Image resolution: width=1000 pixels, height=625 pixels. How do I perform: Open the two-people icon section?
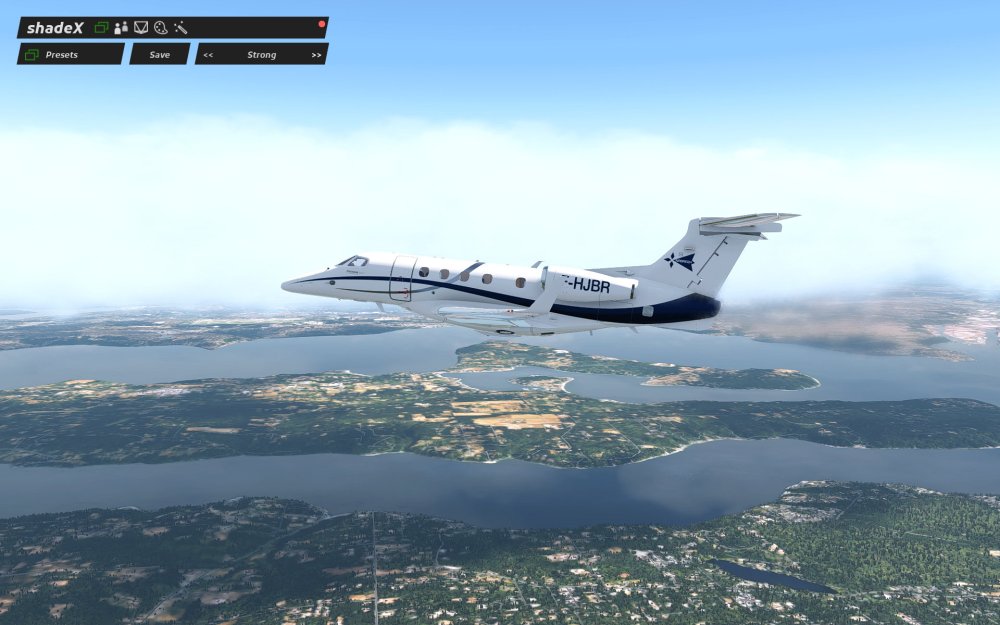click(x=121, y=27)
